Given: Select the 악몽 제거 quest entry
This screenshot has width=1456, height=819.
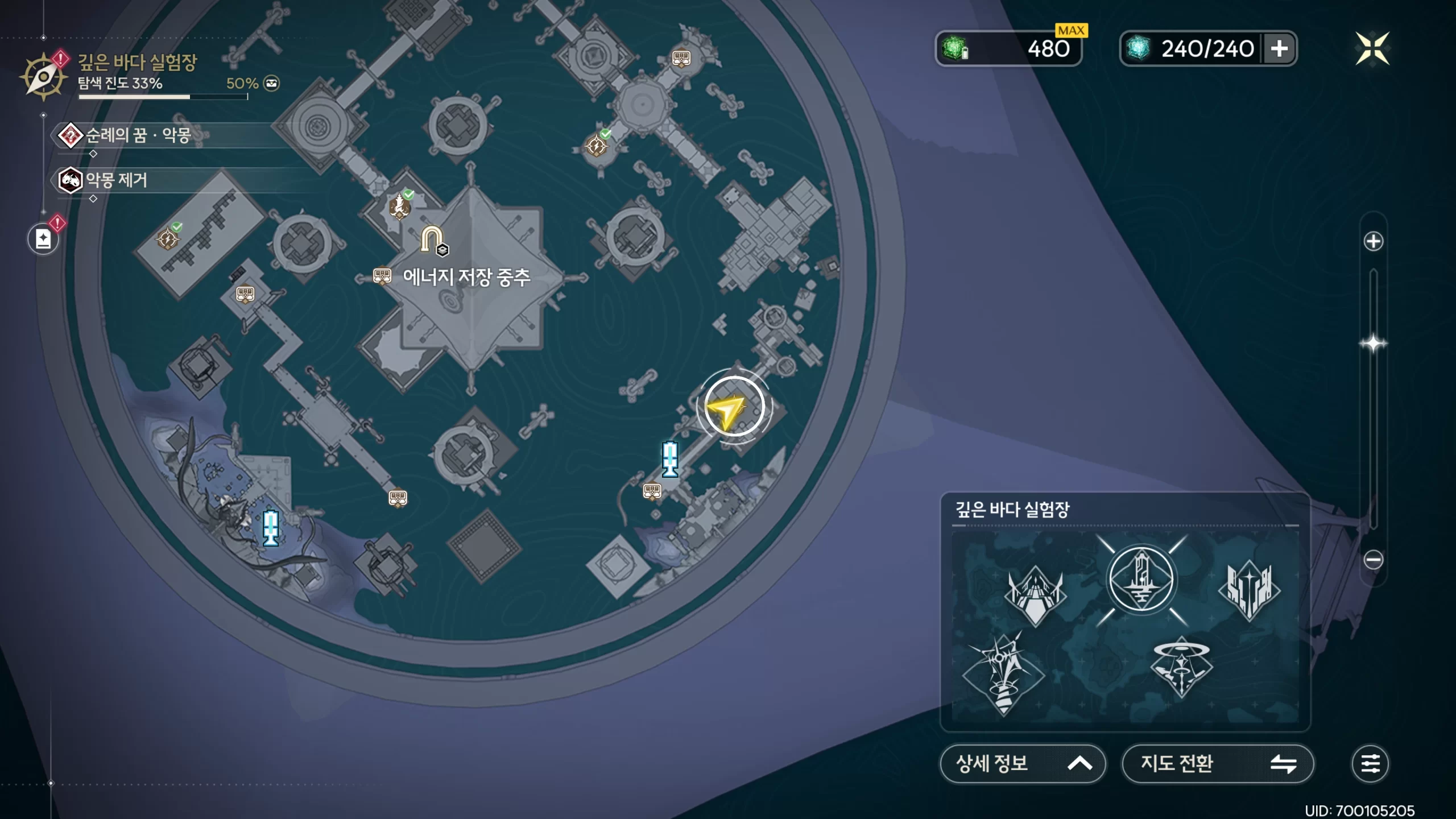Looking at the screenshot, I should pos(116,180).
